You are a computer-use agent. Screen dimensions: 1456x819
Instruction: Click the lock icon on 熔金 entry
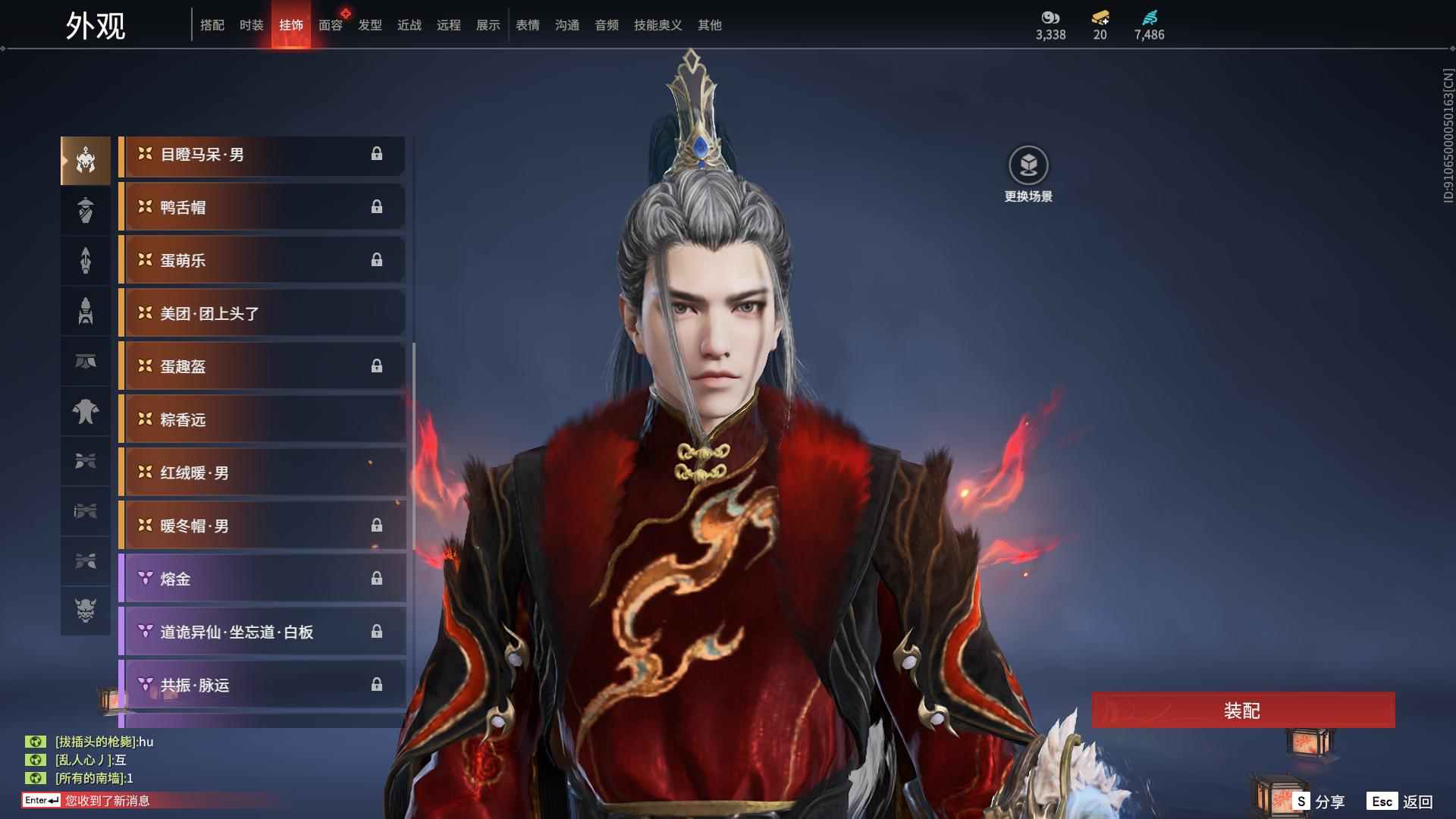point(377,578)
